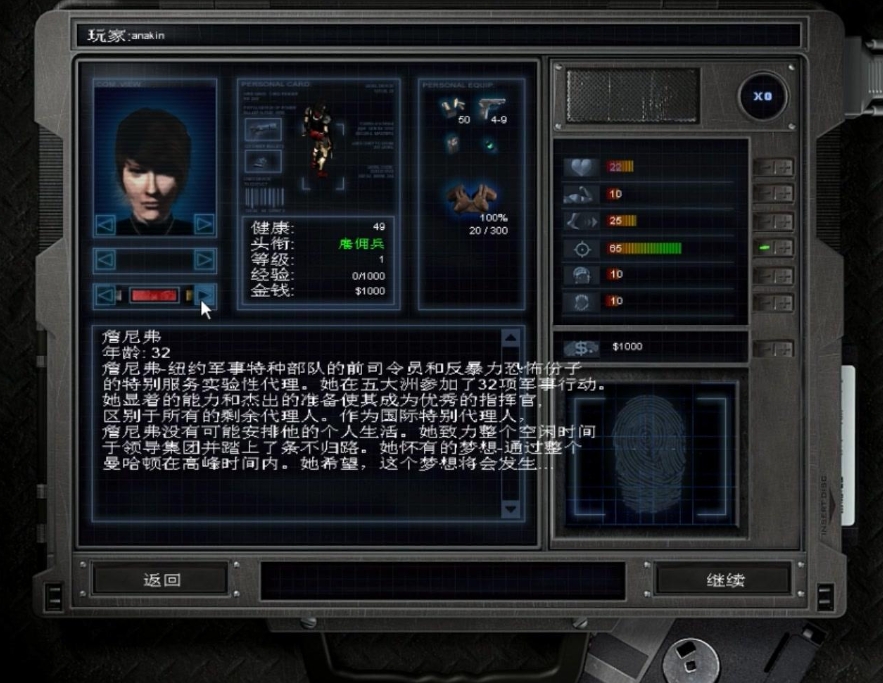883x683 pixels.
Task: Increase the helmet head stat with plus
Action: 783,275
